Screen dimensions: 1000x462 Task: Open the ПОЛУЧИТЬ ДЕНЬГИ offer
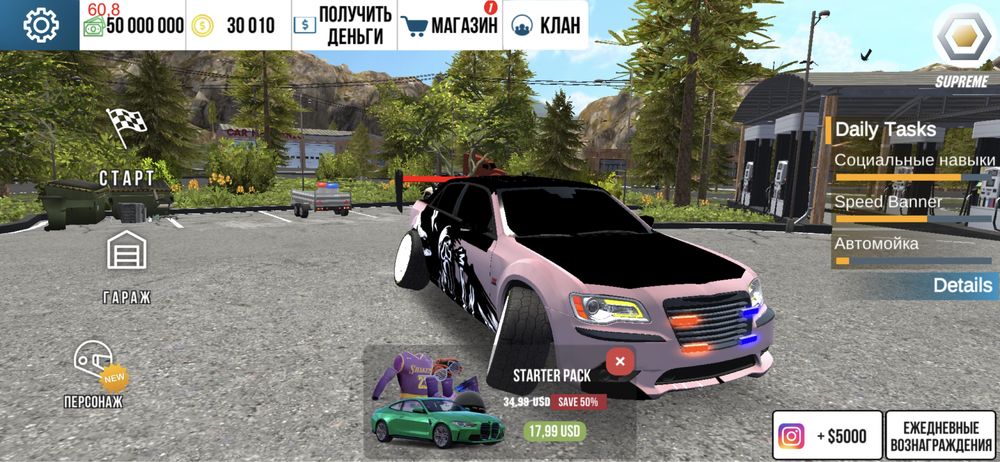[344, 26]
